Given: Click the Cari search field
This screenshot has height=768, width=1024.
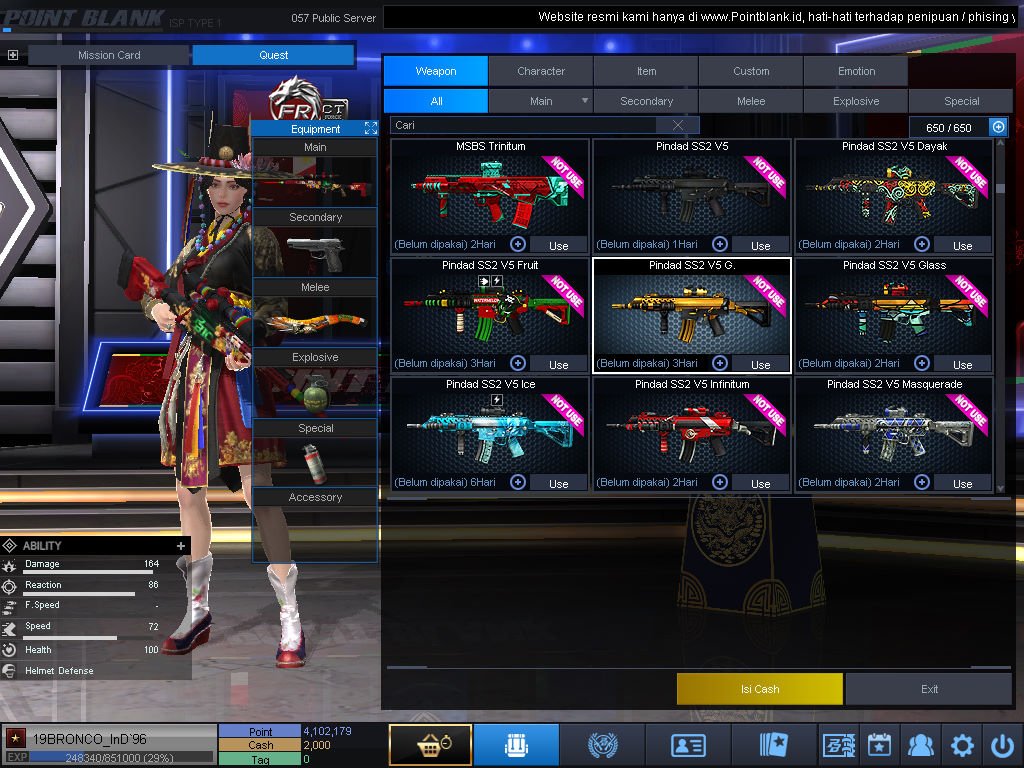Looking at the screenshot, I should point(525,125).
